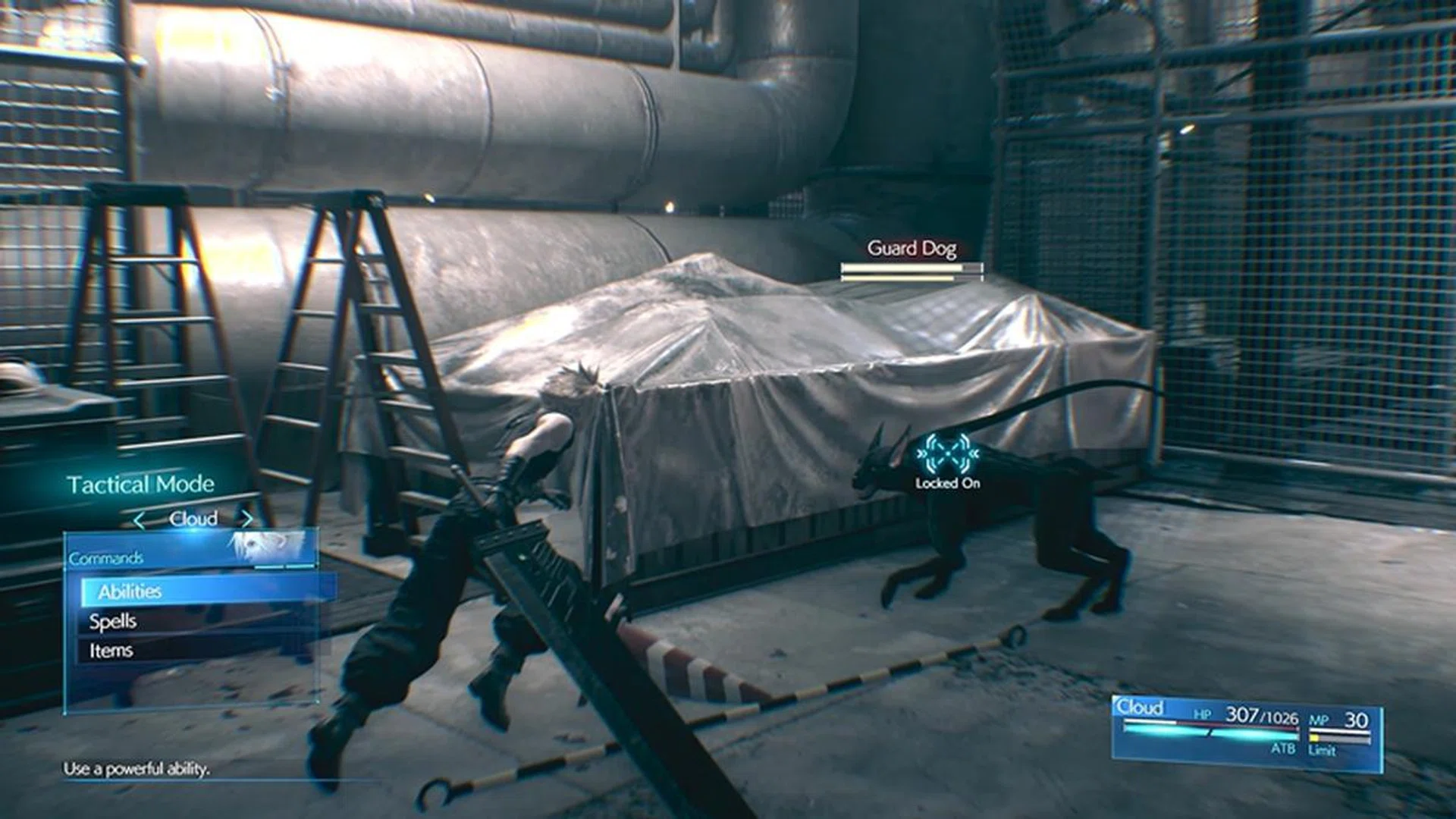1456x819 pixels.
Task: Select the Locked On target reticle
Action: pos(947,454)
